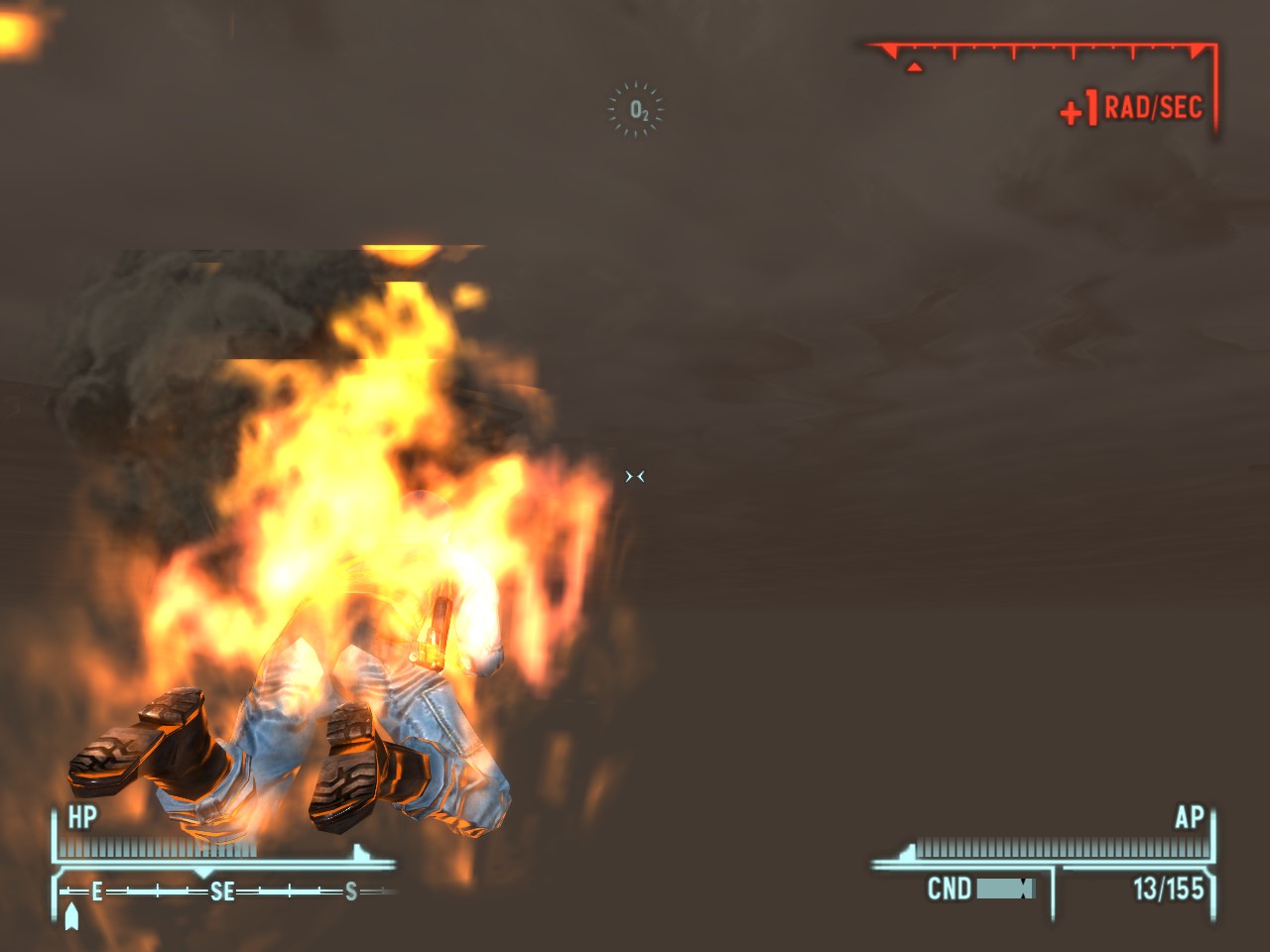Click the SE marker on the compass
Viewport: 1270px width, 952px height.
tap(220, 891)
